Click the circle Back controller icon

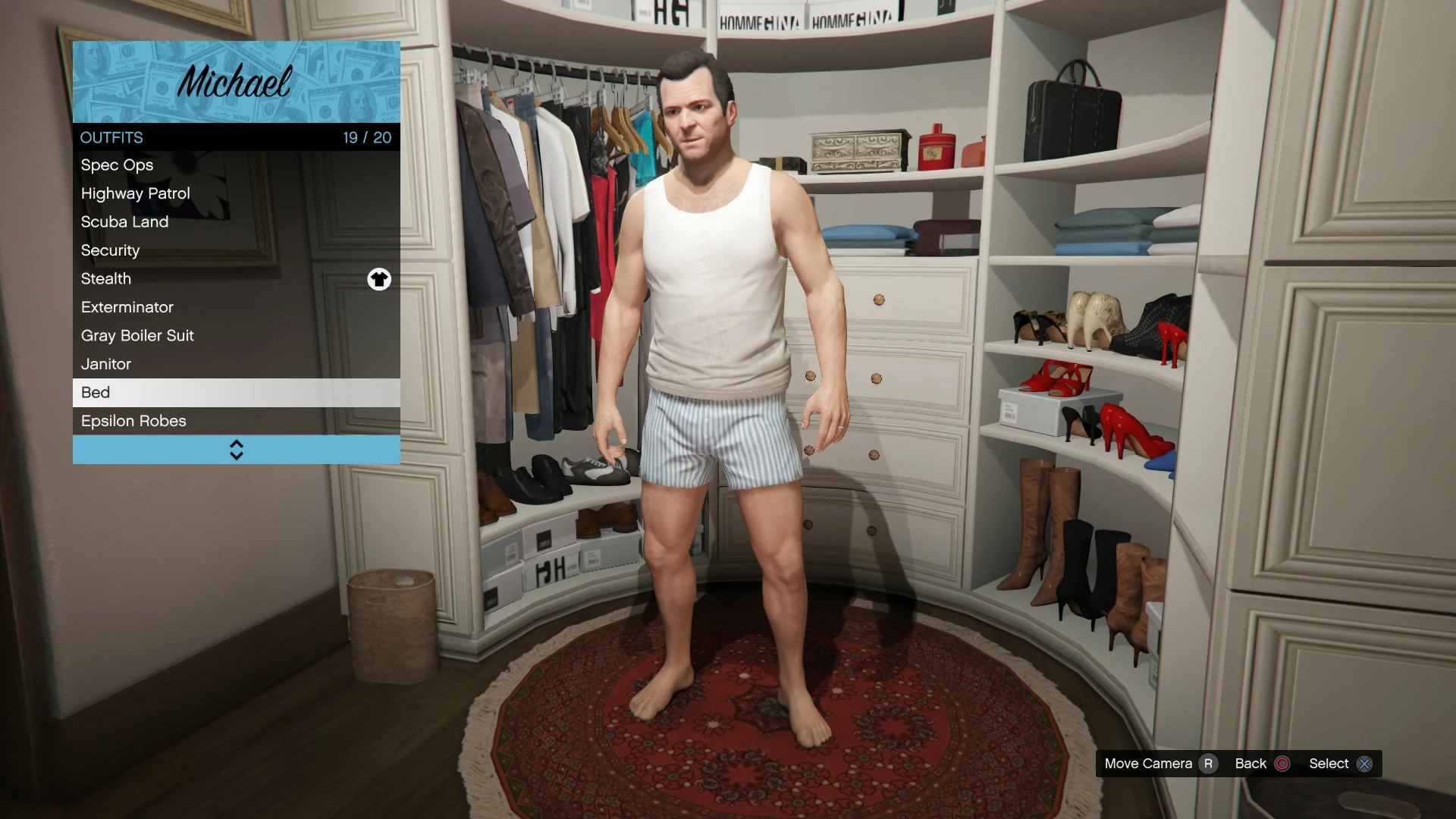pyautogui.click(x=1282, y=764)
